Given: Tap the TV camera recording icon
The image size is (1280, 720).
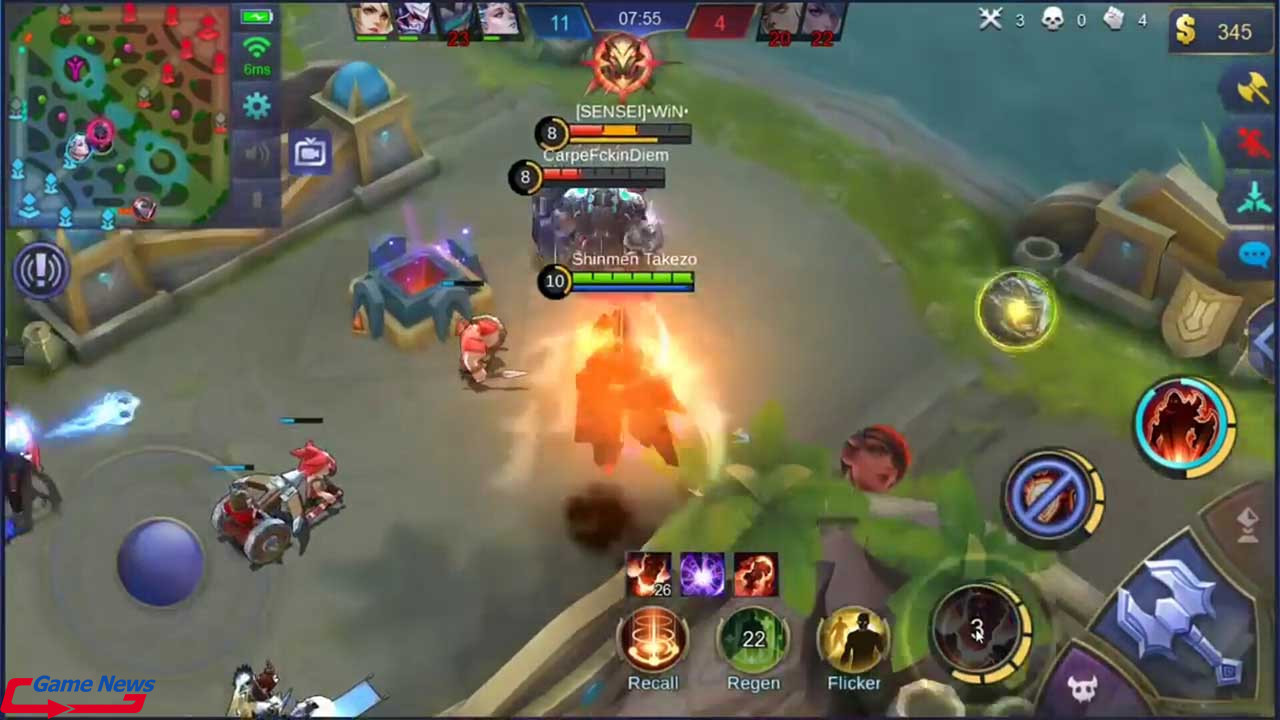Looking at the screenshot, I should (x=311, y=153).
